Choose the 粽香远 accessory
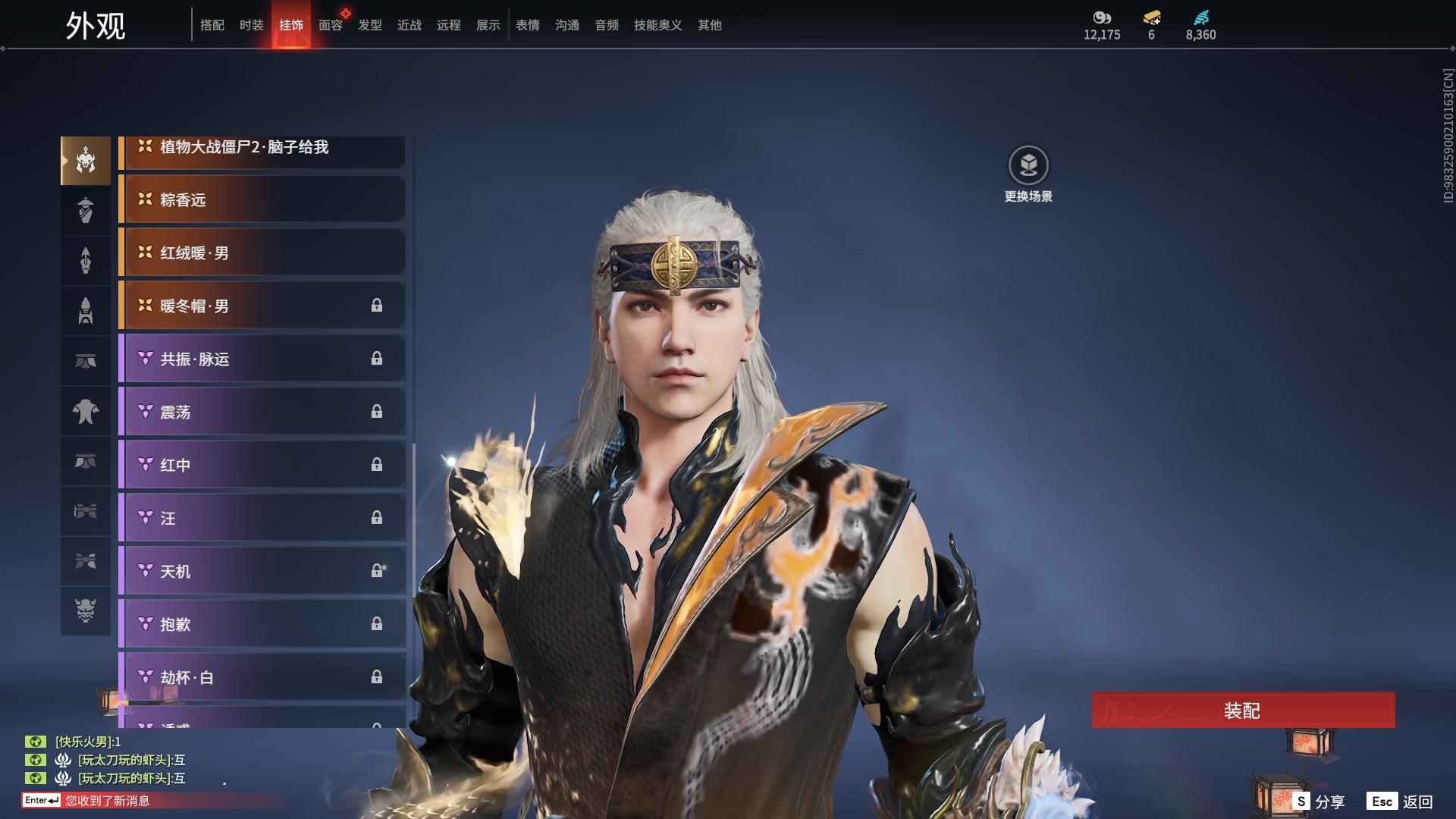This screenshot has height=819, width=1456. point(262,200)
